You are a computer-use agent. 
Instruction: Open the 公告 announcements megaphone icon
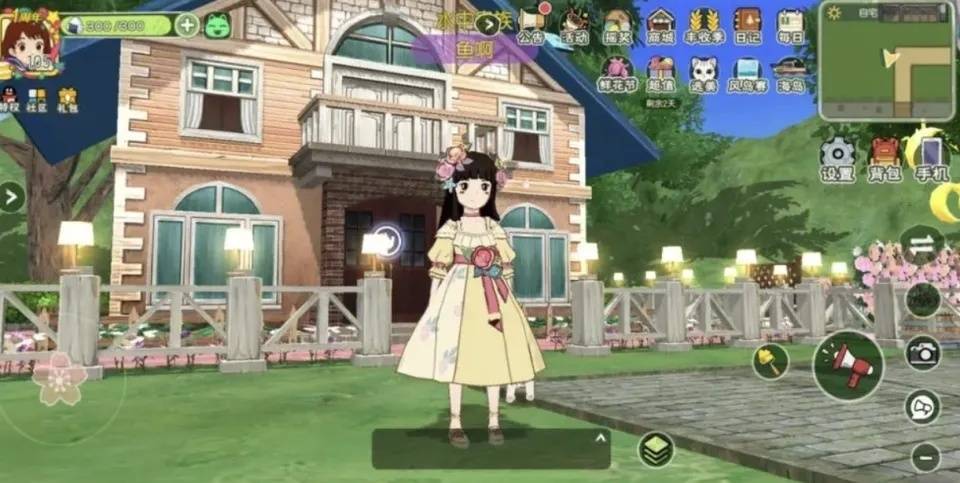[531, 23]
